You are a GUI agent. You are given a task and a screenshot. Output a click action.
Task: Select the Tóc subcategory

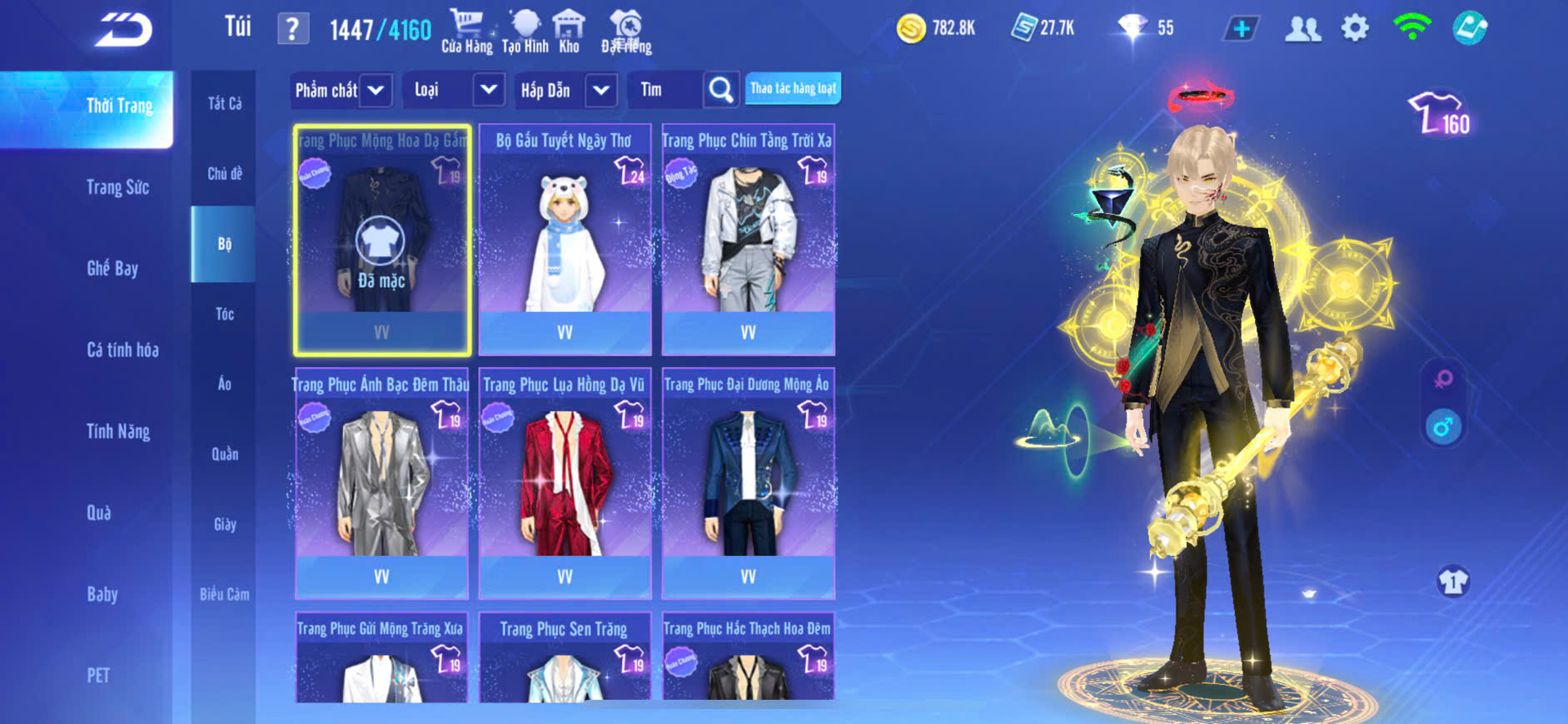pyautogui.click(x=224, y=314)
